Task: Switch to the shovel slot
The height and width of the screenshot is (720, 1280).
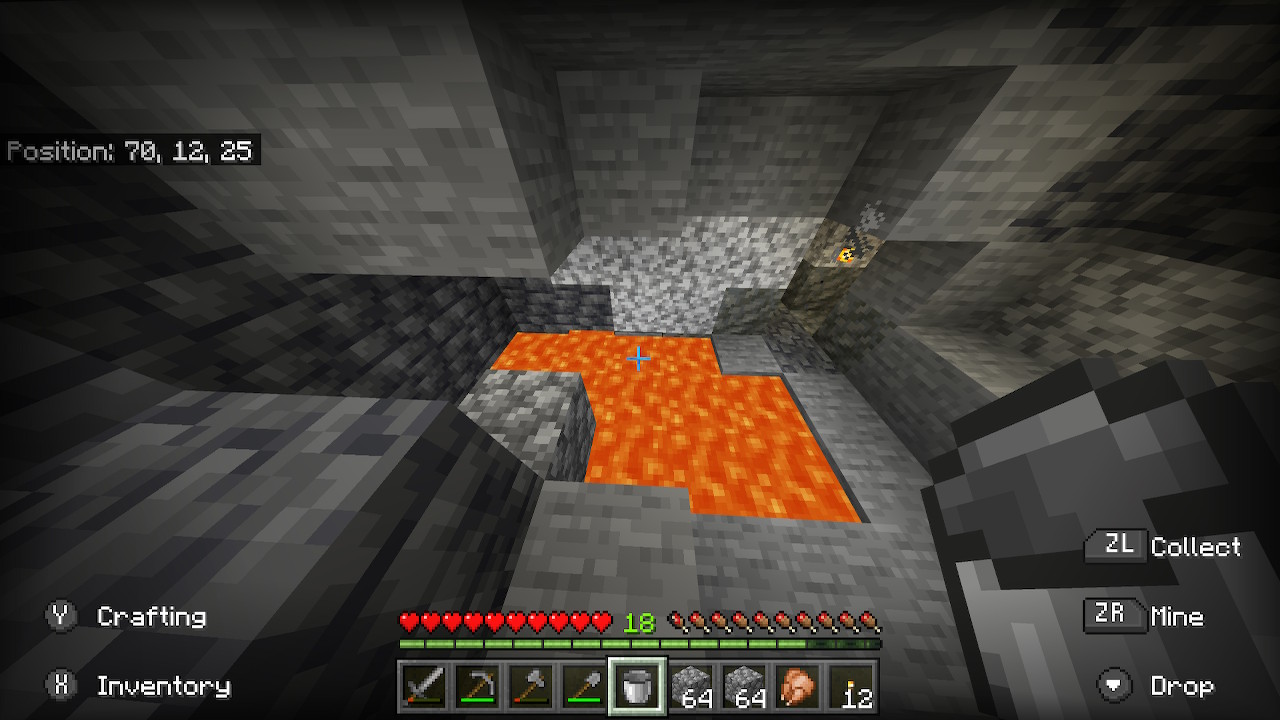Action: click(584, 687)
